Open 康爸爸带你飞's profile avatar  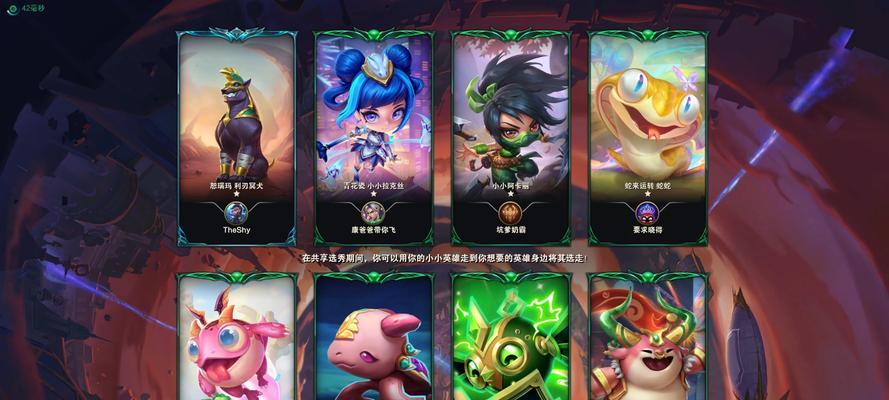pyautogui.click(x=374, y=212)
